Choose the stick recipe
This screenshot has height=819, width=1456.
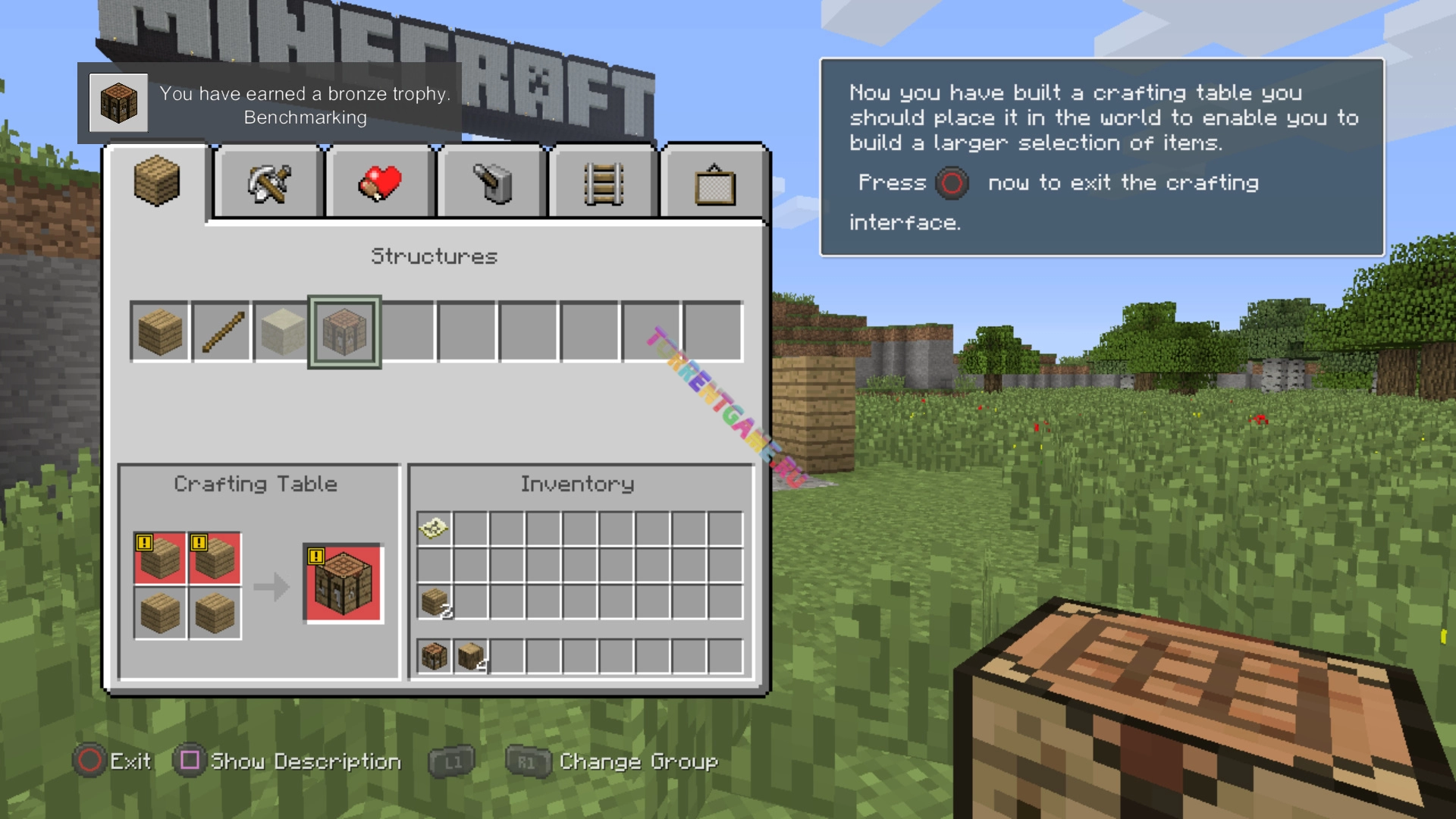[222, 332]
